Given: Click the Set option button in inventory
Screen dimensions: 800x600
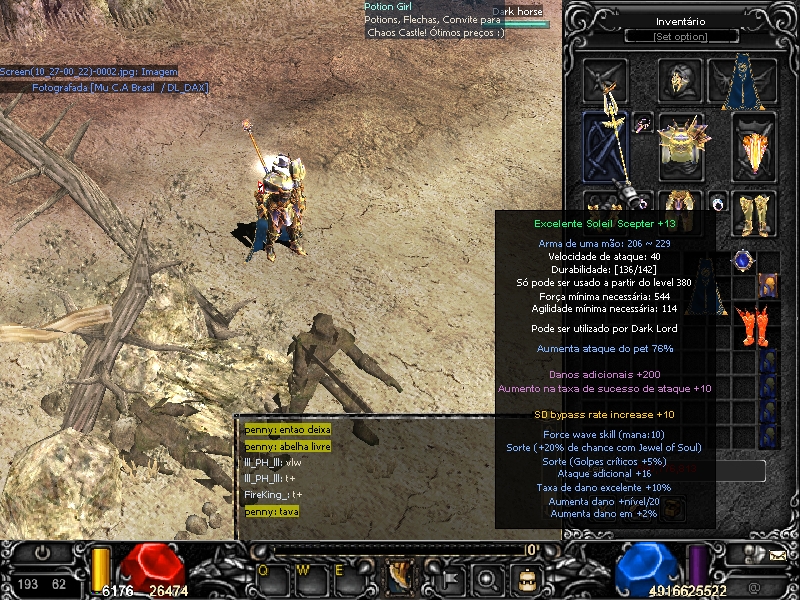Looking at the screenshot, I should click(x=681, y=37).
